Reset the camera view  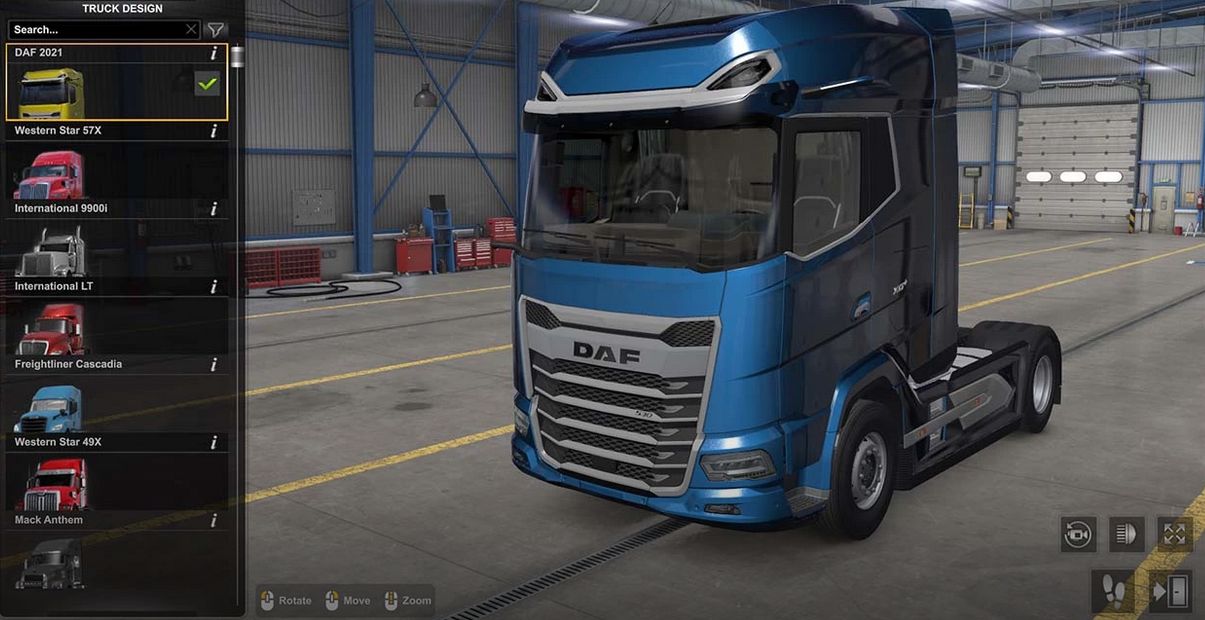(1078, 534)
